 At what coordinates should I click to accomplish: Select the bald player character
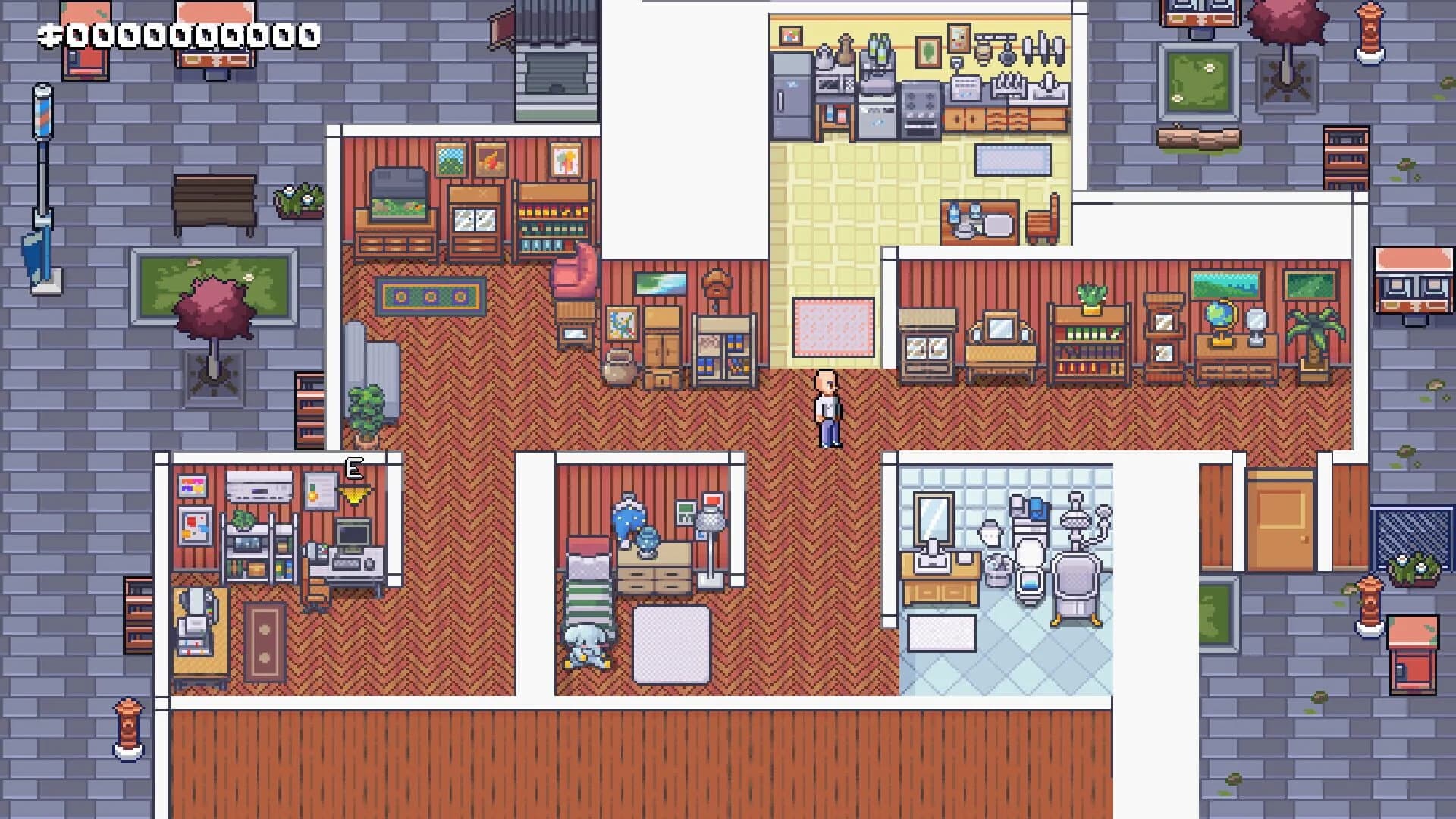tap(827, 409)
